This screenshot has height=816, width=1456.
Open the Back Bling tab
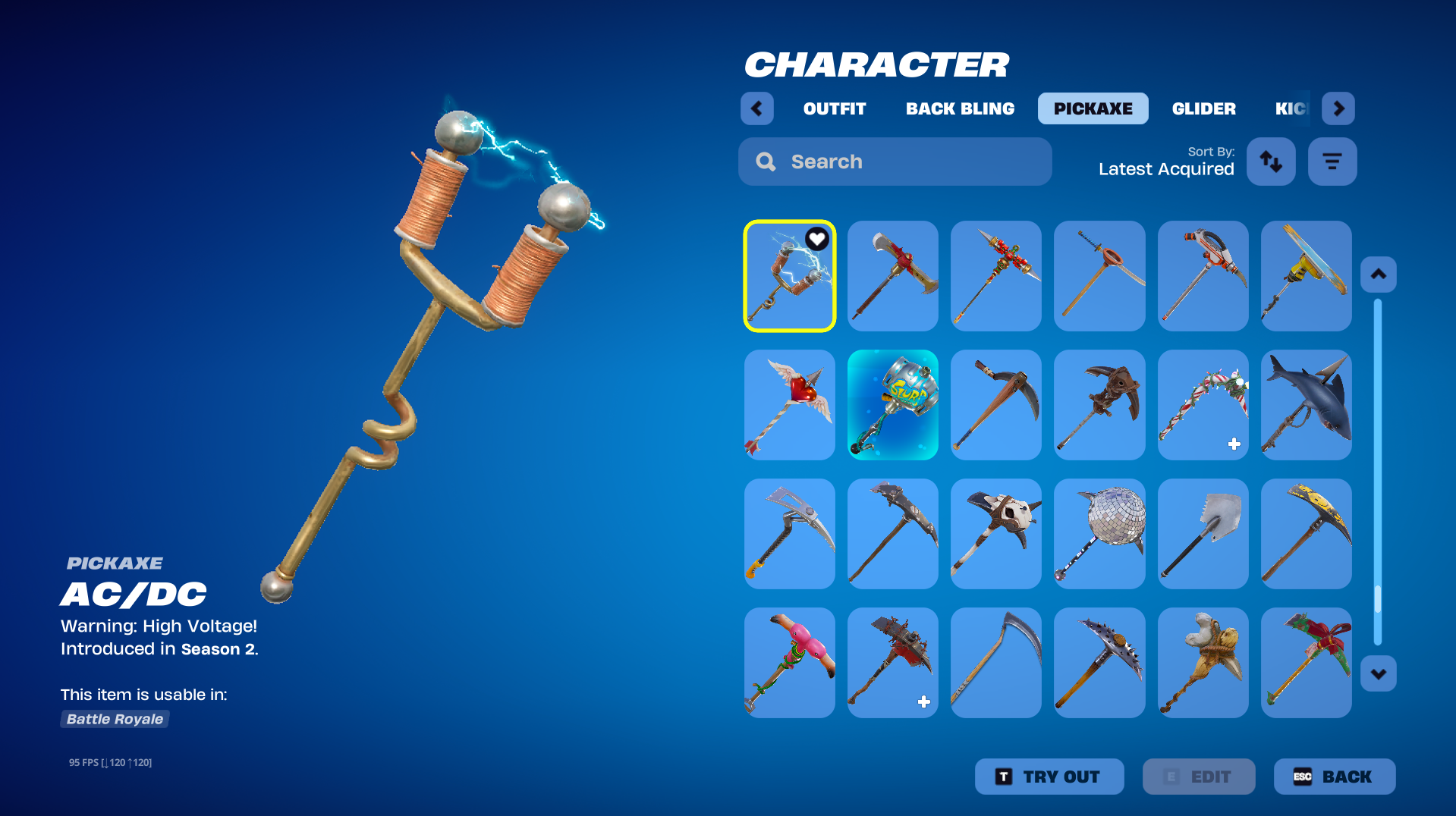click(960, 108)
